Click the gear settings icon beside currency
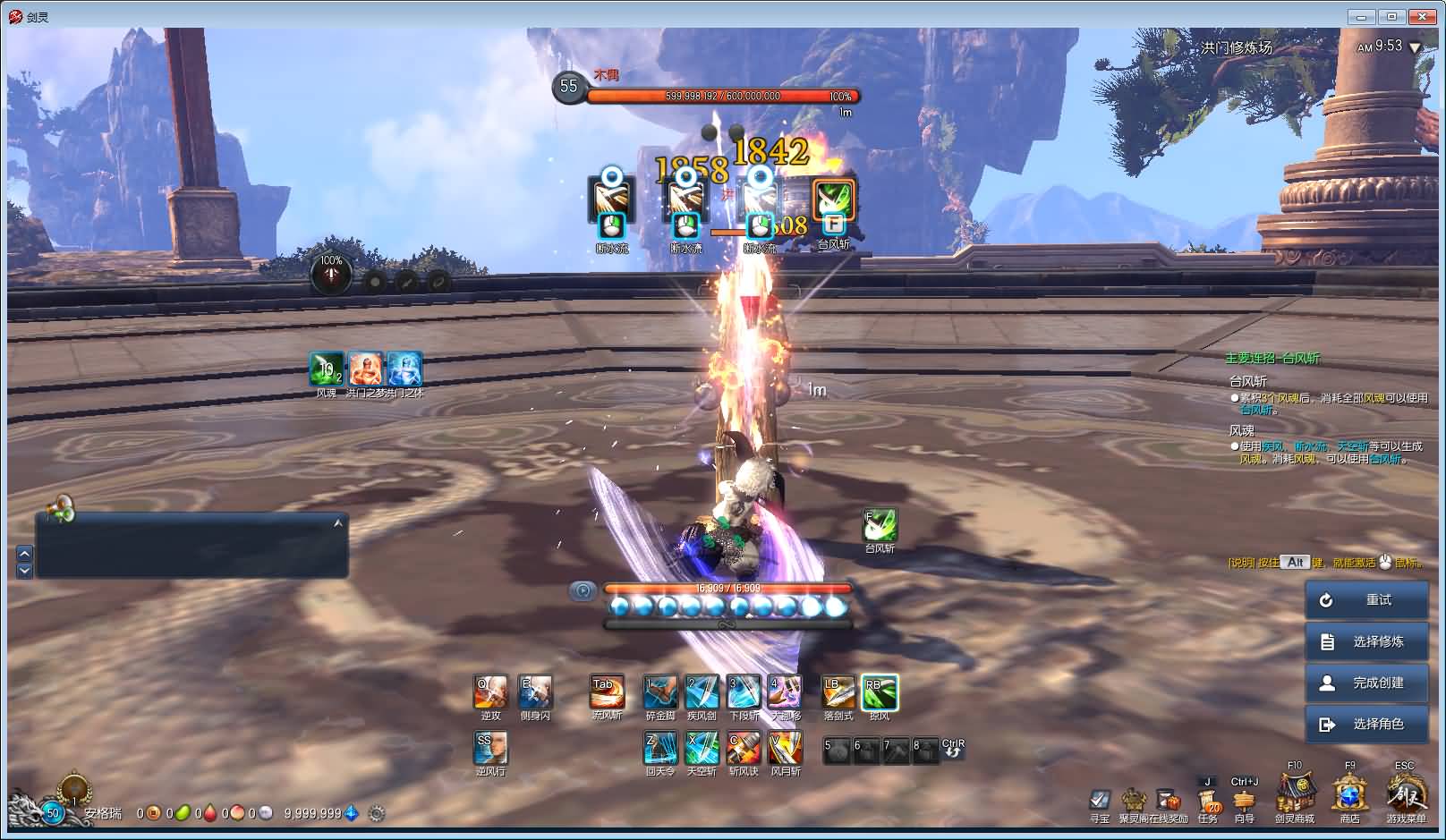 click(377, 813)
